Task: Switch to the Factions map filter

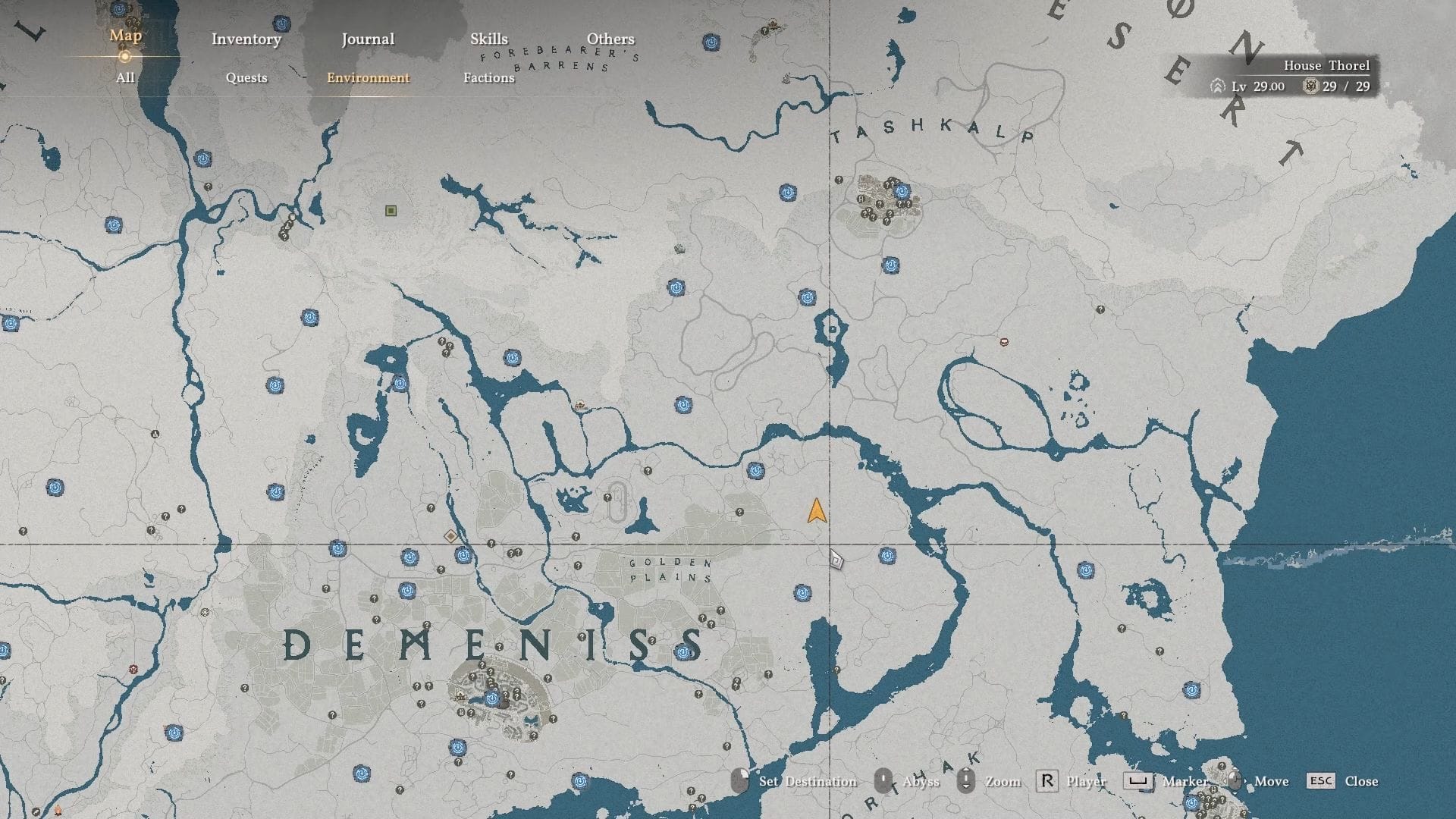Action: point(488,77)
